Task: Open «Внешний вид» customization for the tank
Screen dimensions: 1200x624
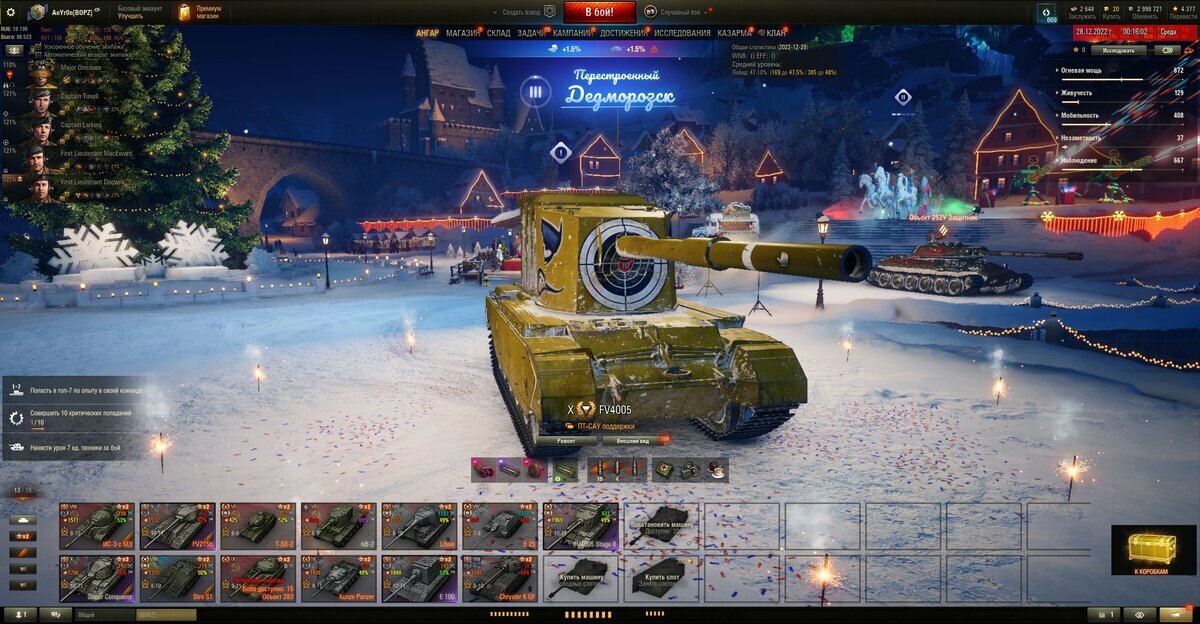Action: coord(634,439)
